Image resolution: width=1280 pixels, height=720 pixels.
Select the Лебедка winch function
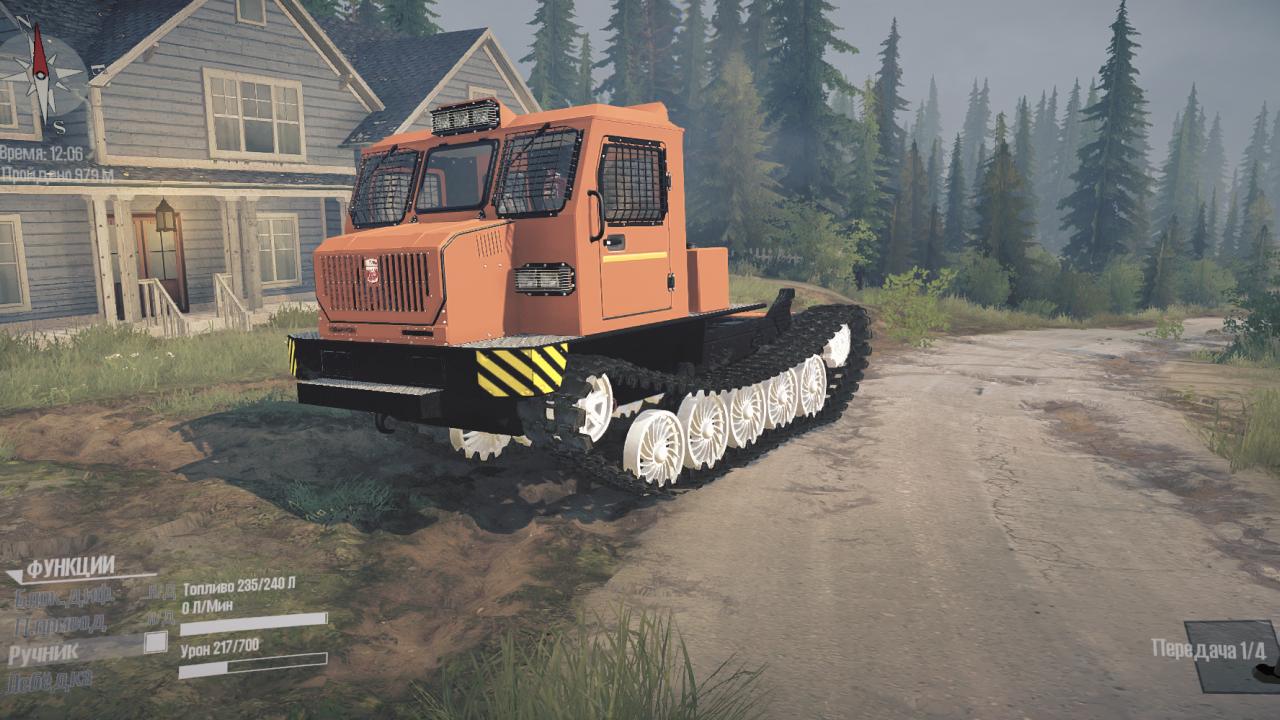pos(49,682)
